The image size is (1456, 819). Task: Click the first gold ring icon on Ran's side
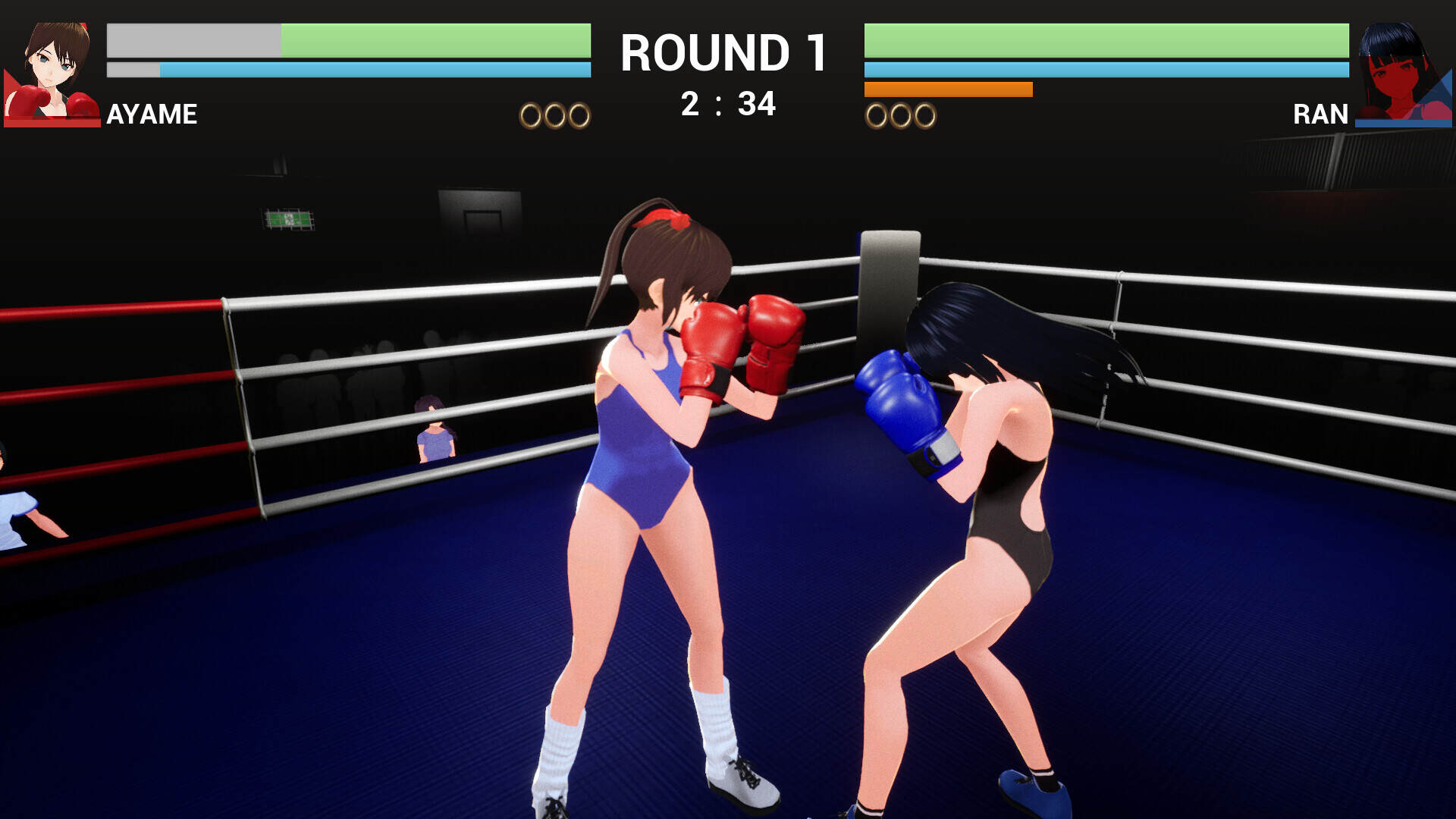[x=877, y=115]
